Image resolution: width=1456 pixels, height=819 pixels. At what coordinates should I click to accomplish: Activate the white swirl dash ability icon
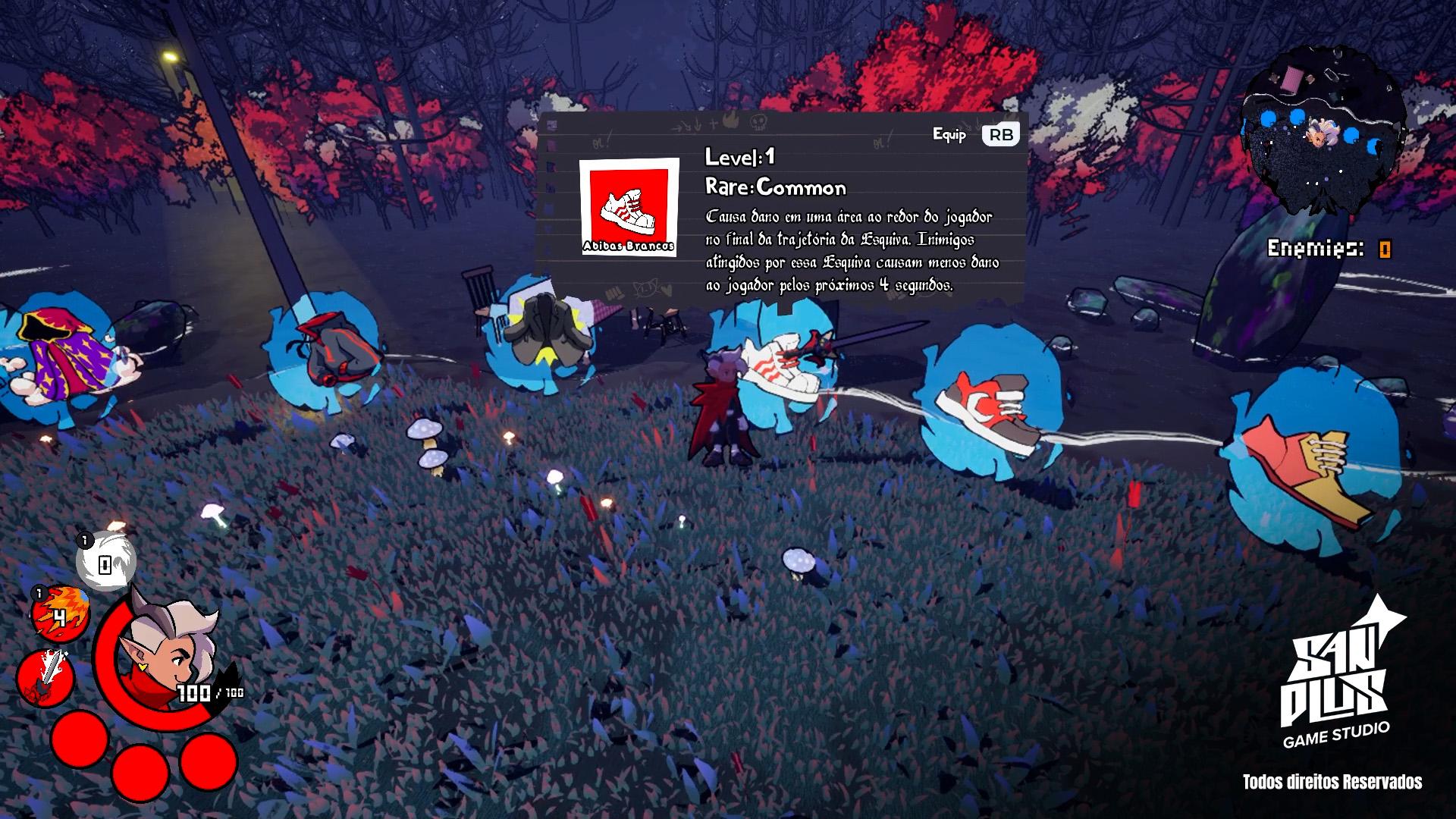tap(105, 563)
